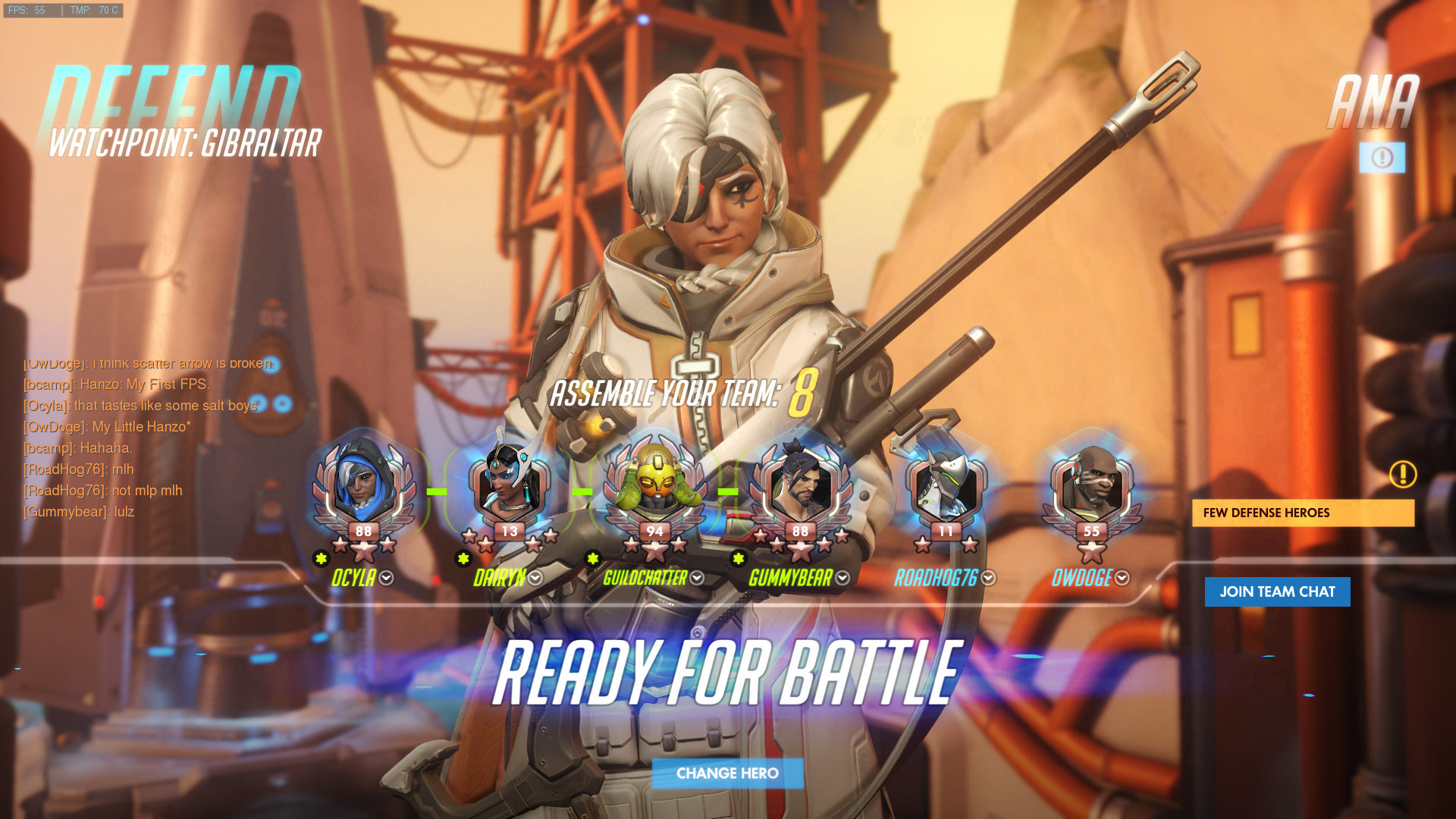The height and width of the screenshot is (819, 1456).
Task: Expand the Dairyn player options arrow
Action: coord(535,578)
